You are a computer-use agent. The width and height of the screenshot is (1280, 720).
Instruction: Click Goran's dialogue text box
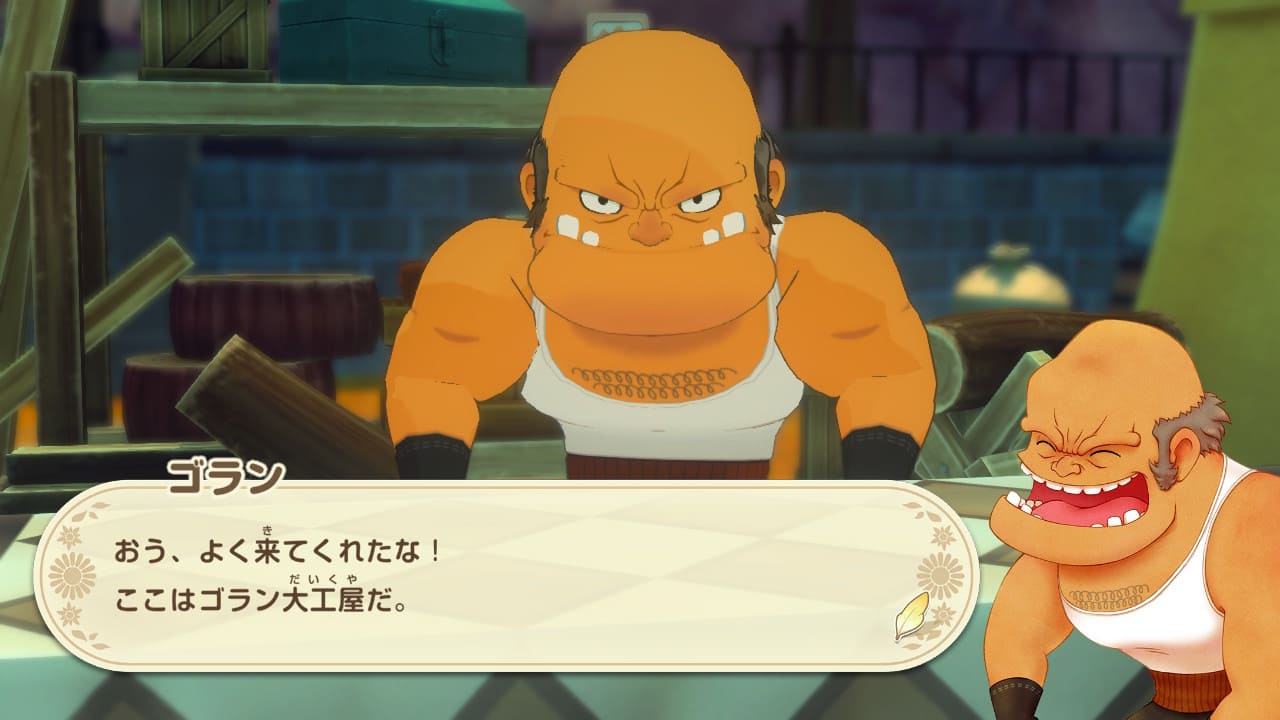[500, 577]
